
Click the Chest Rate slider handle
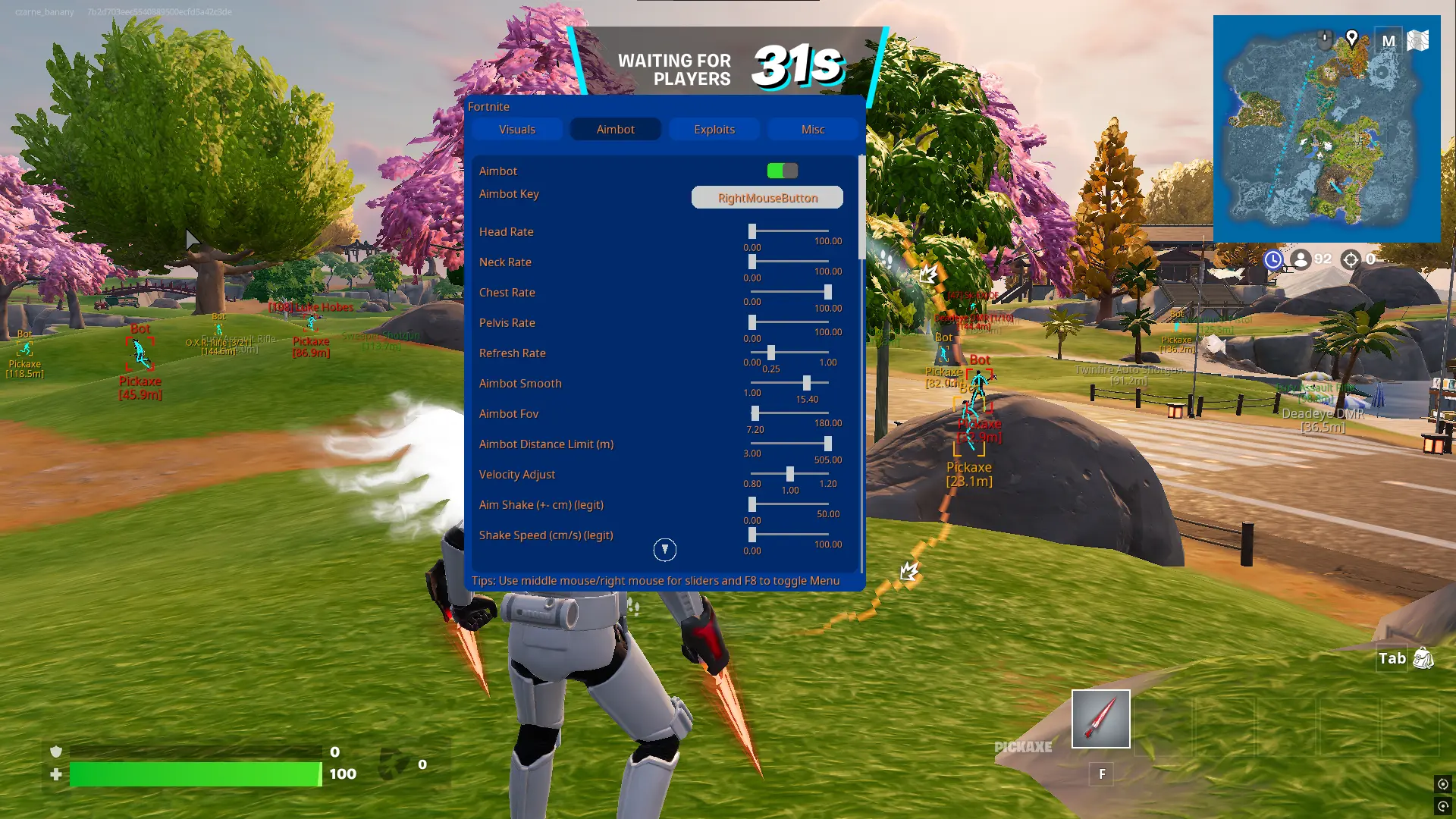[827, 292]
